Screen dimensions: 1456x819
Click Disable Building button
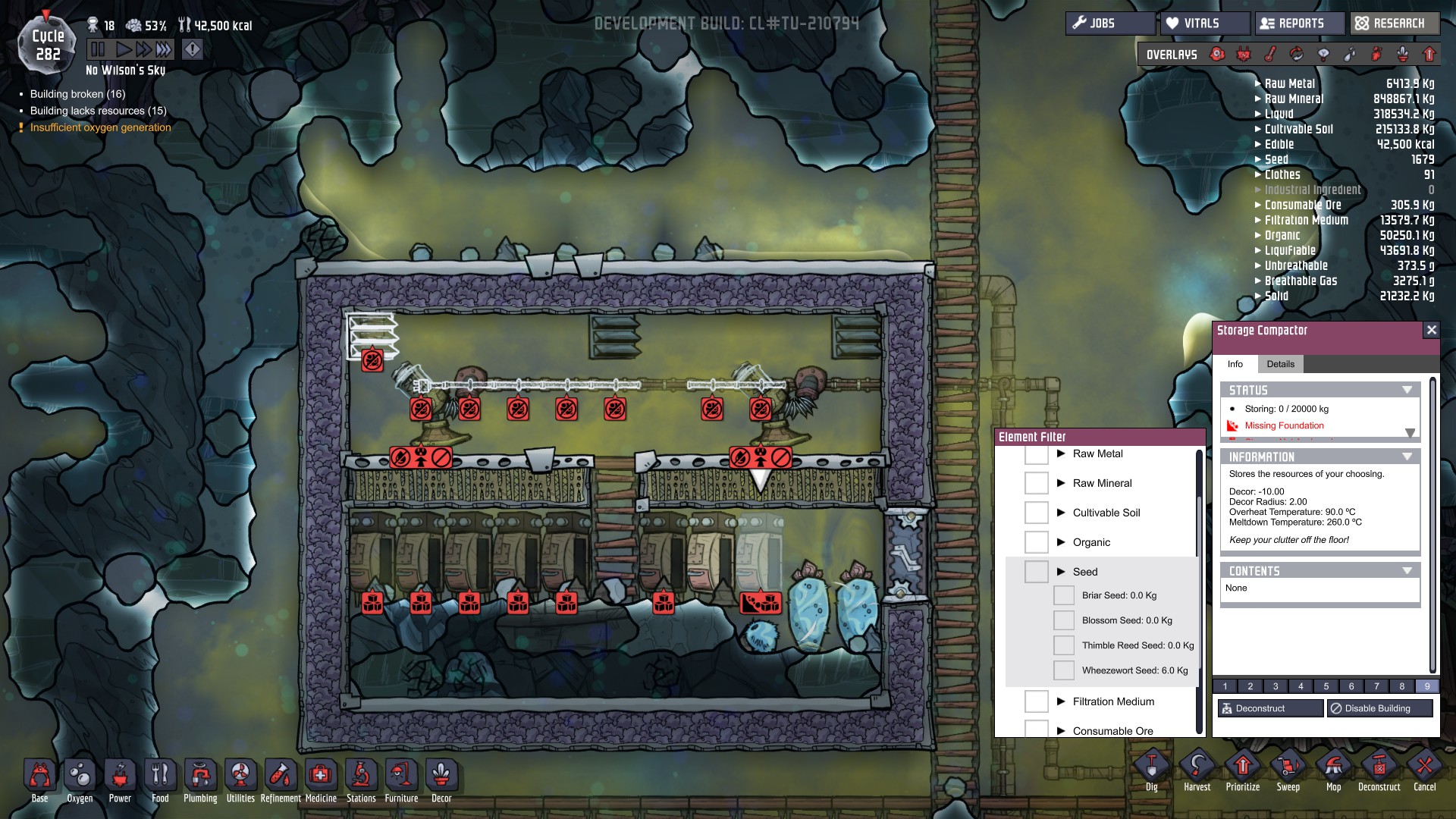click(x=1379, y=708)
